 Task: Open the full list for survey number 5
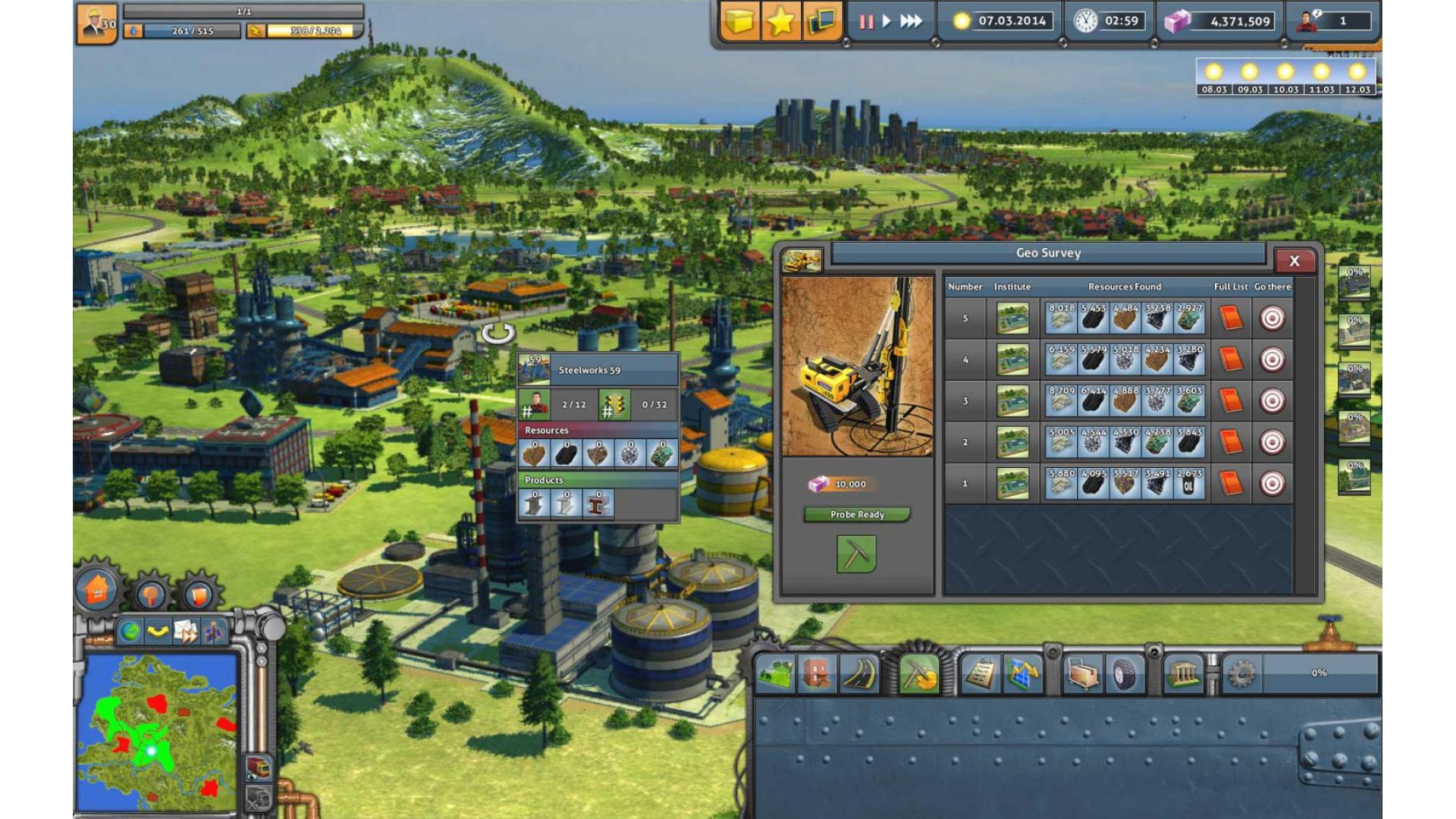pos(1231,318)
